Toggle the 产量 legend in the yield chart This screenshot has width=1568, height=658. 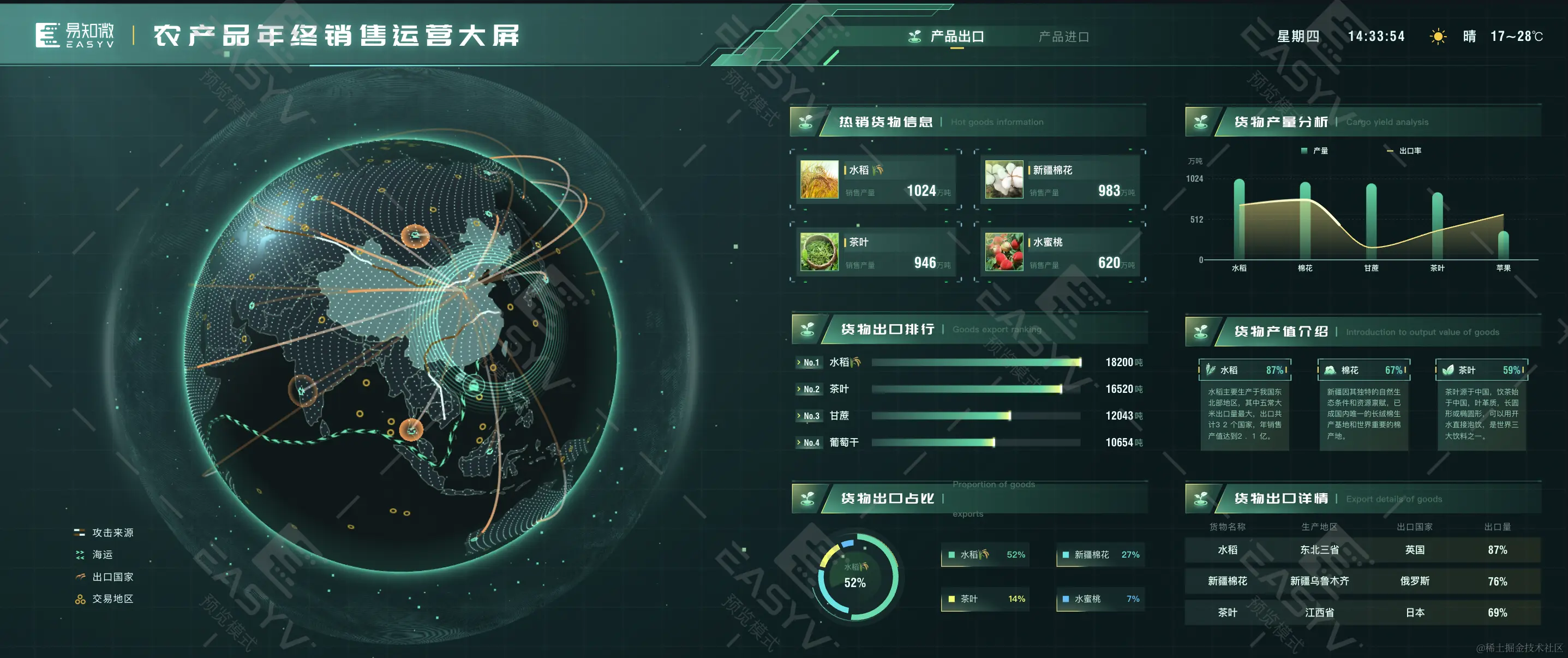[x=1315, y=151]
